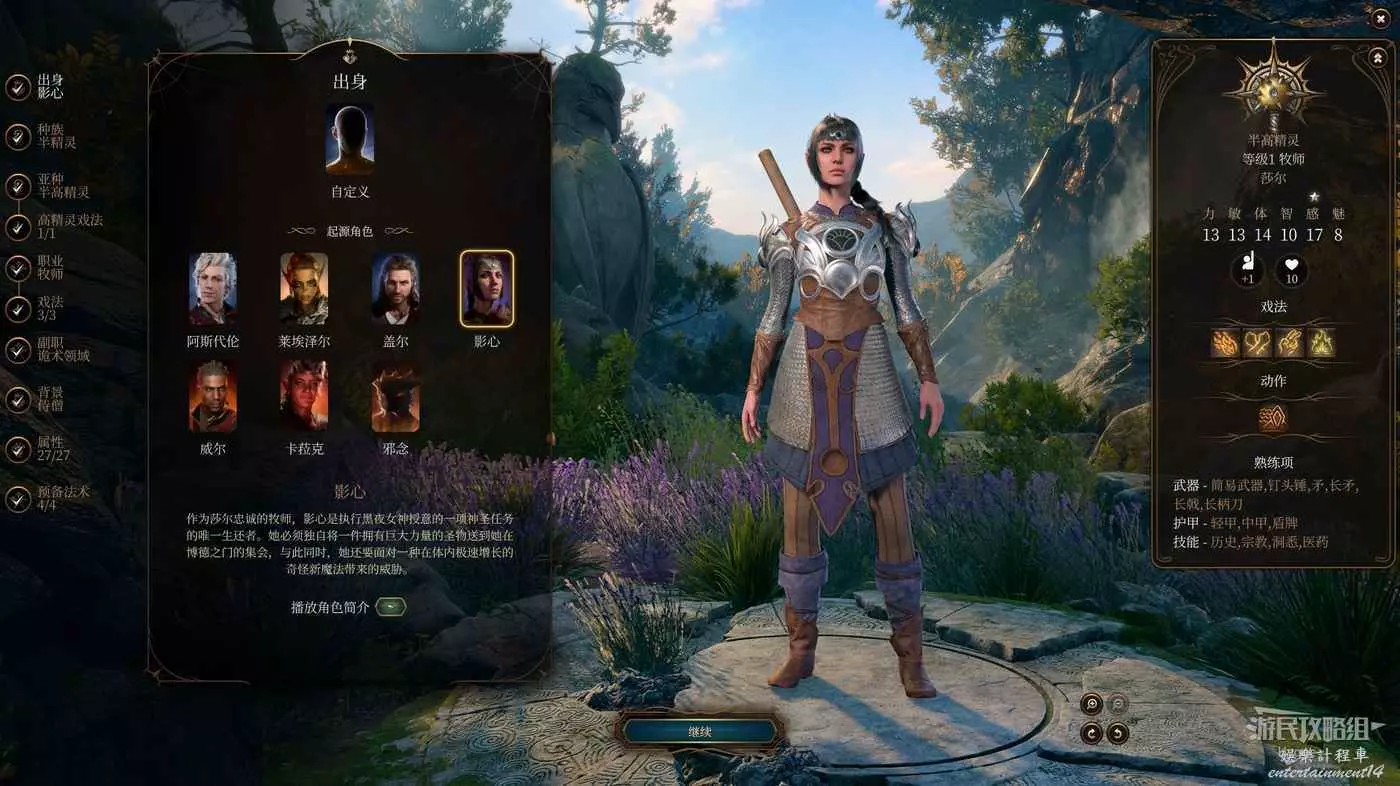This screenshot has width=1400, height=786.
Task: Choose origin character 阿斯代伦
Action: pyautogui.click(x=213, y=288)
